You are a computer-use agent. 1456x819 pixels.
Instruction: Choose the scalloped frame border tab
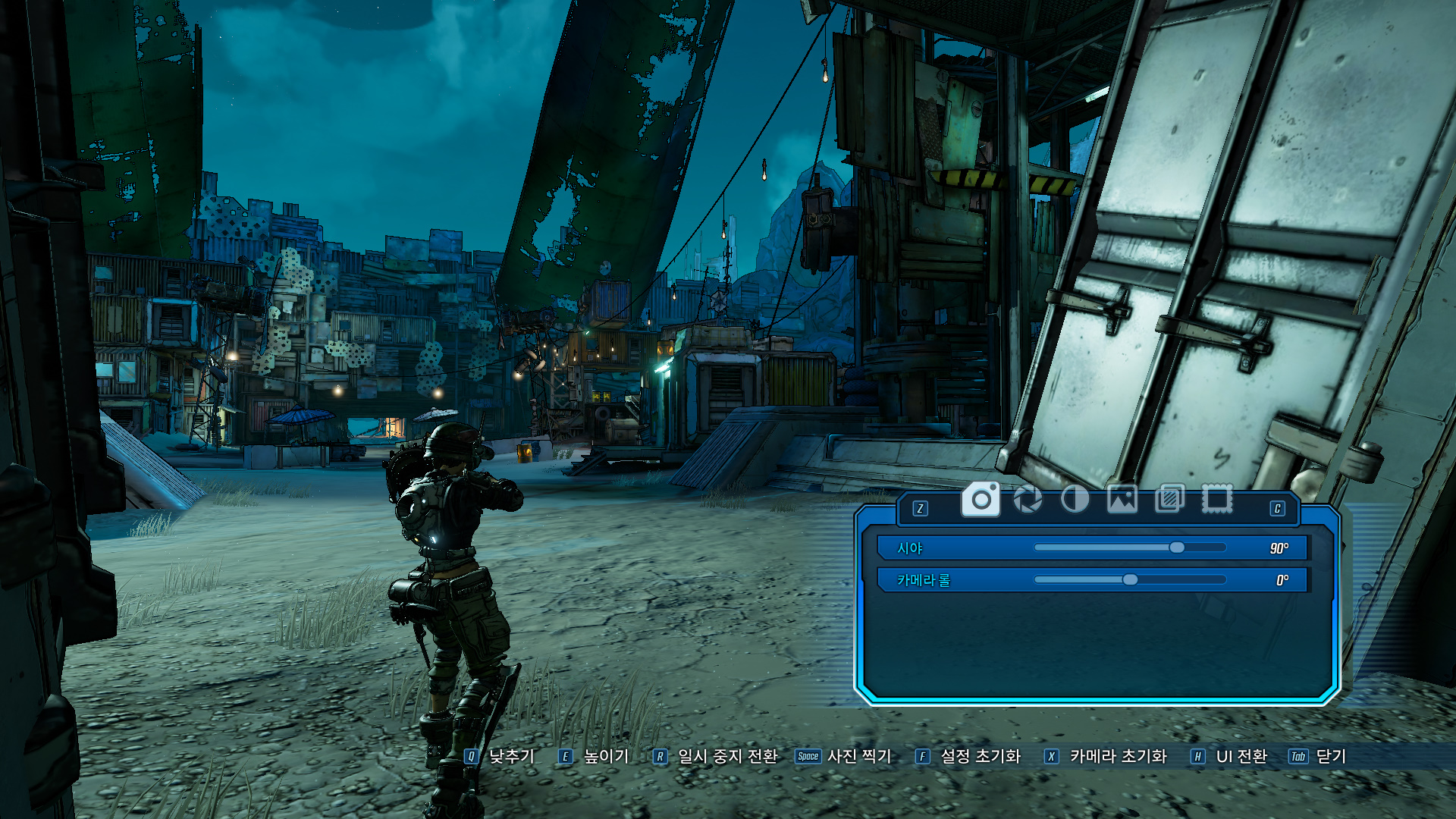point(1216,500)
